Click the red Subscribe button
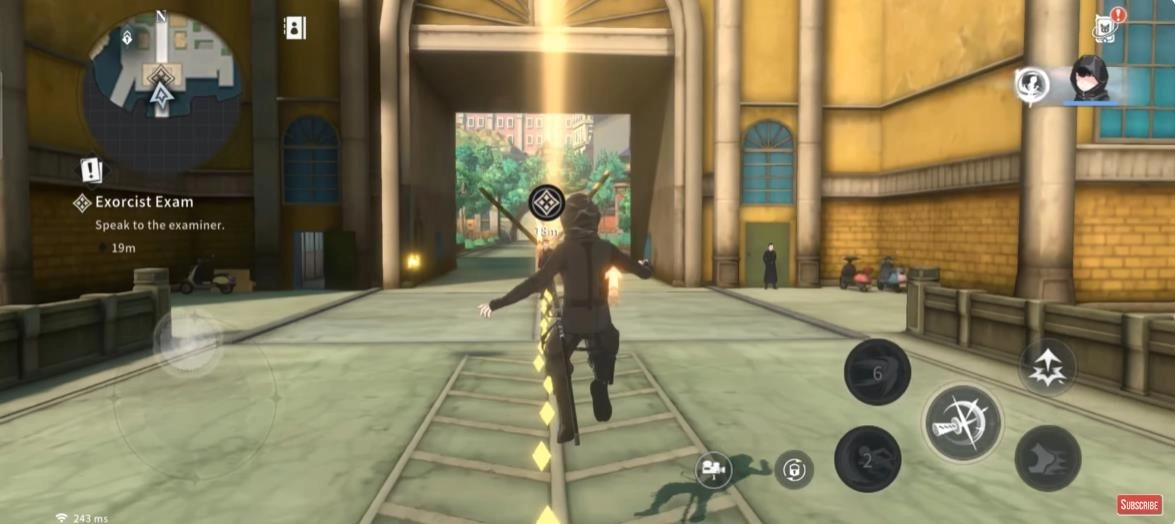The height and width of the screenshot is (524, 1175). [x=1138, y=505]
